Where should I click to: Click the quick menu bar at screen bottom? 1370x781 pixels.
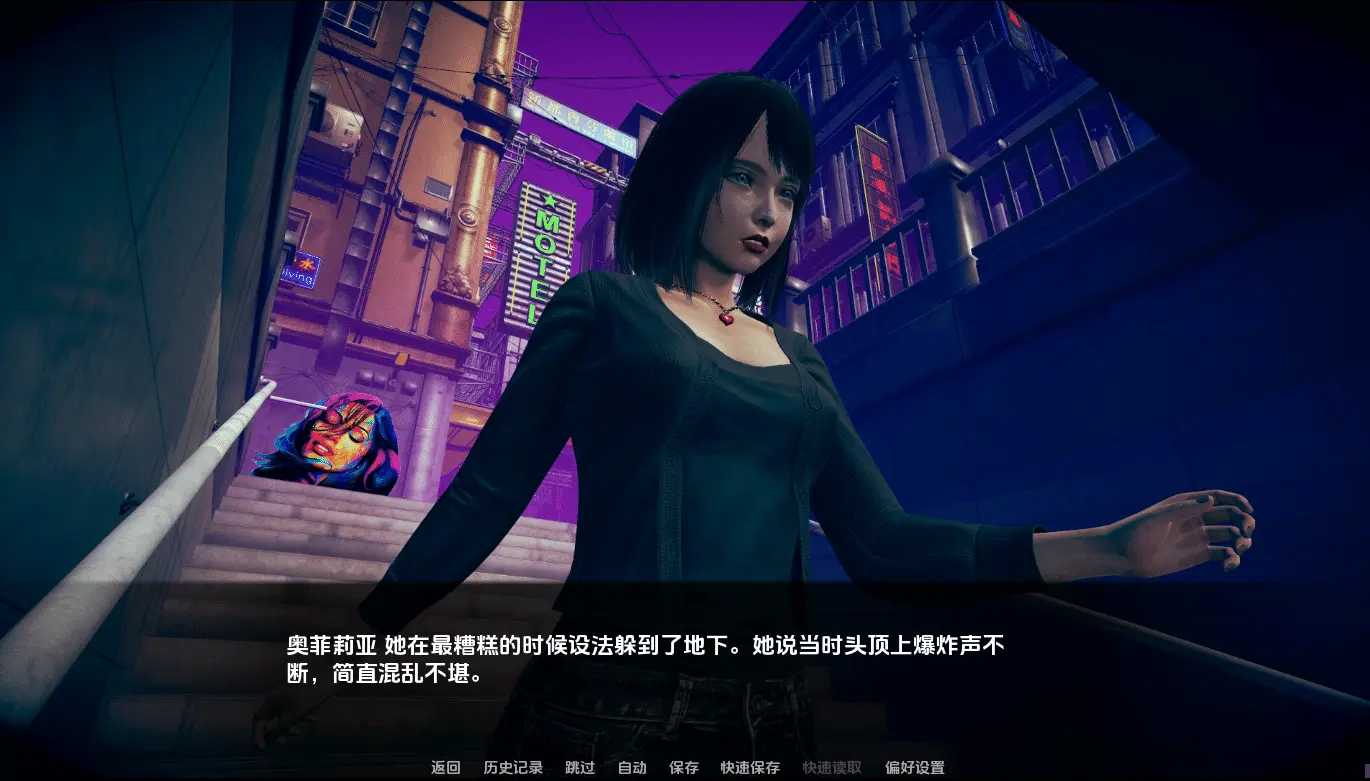click(x=685, y=768)
